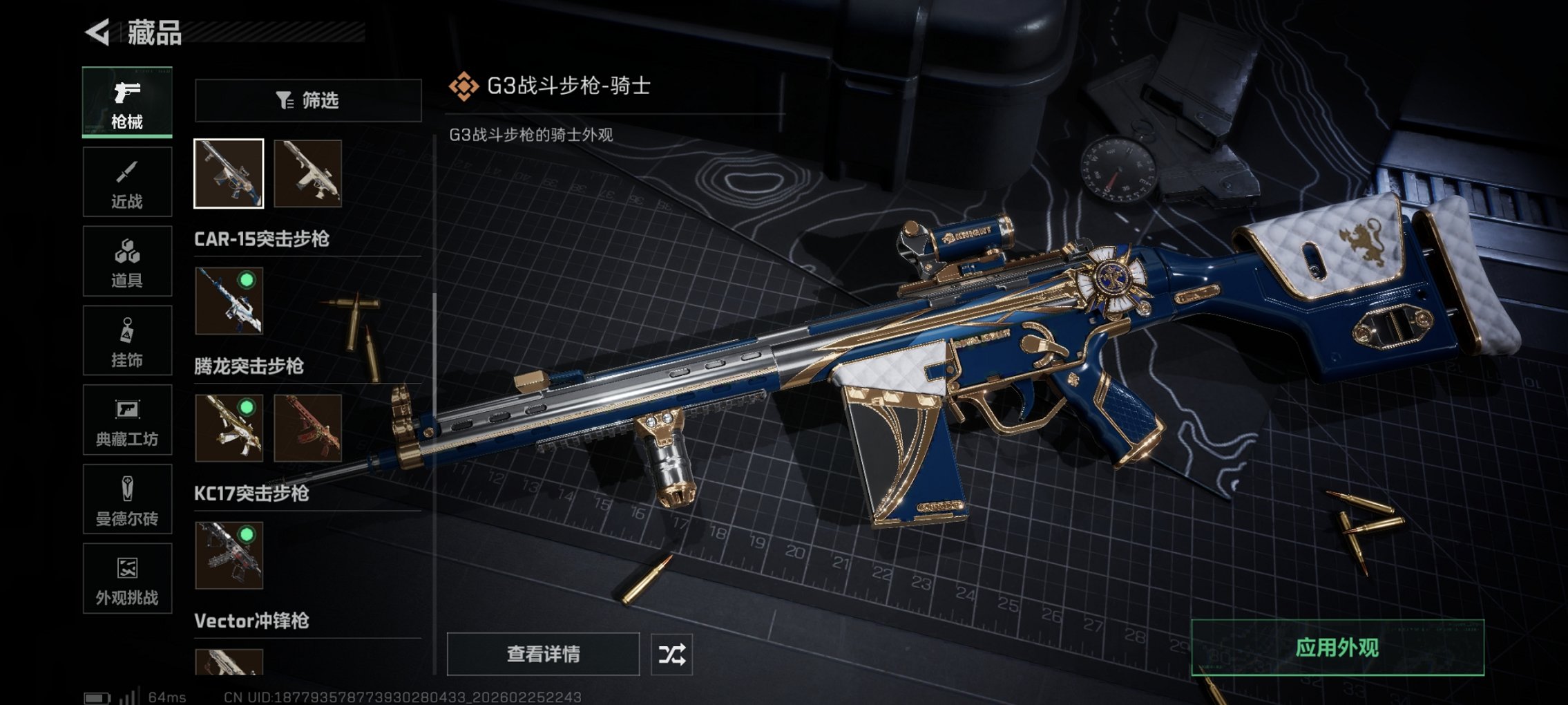Open the 挂饰 (charms) category
This screenshot has width=1568, height=705.
tap(126, 340)
